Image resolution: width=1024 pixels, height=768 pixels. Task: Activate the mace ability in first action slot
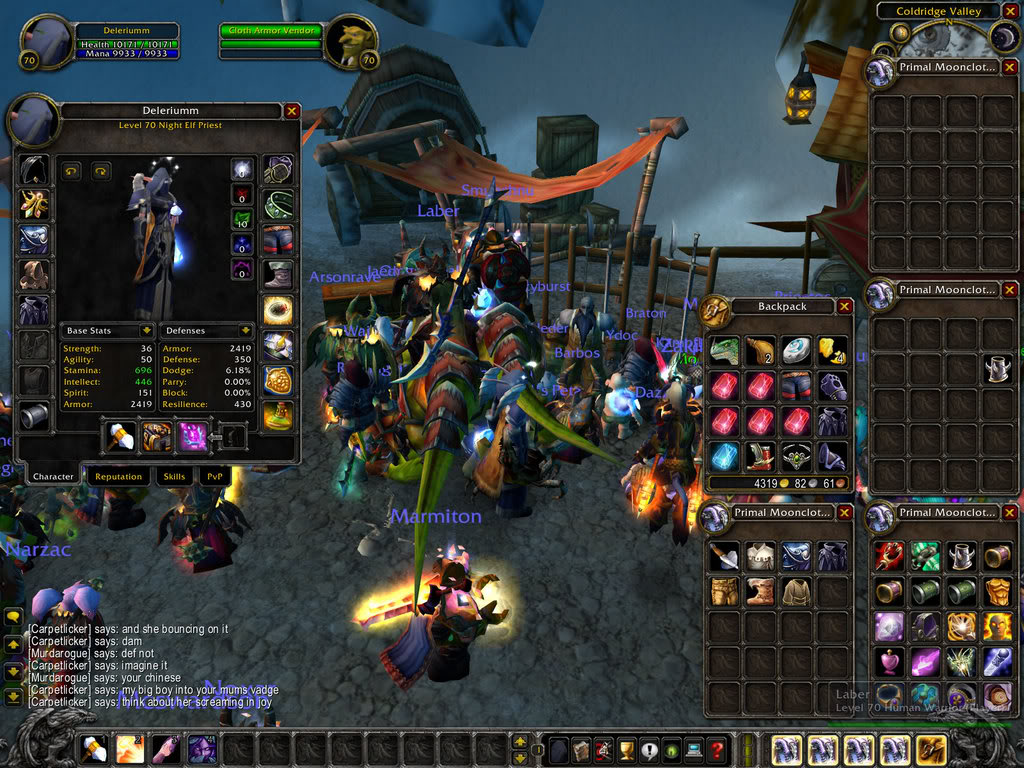pos(95,749)
